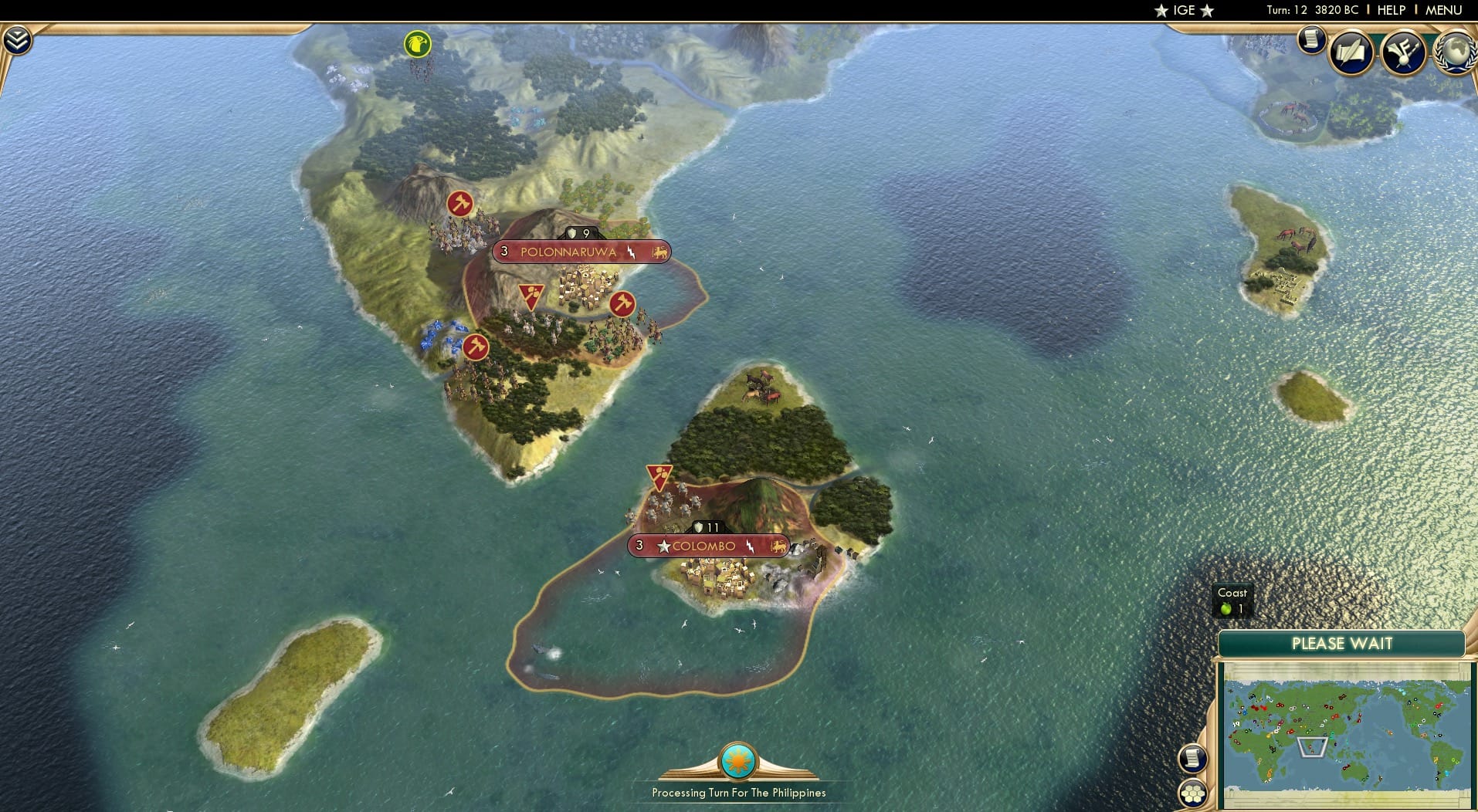
Task: Click the golden sun emblem above the processing banner
Action: tap(737, 760)
